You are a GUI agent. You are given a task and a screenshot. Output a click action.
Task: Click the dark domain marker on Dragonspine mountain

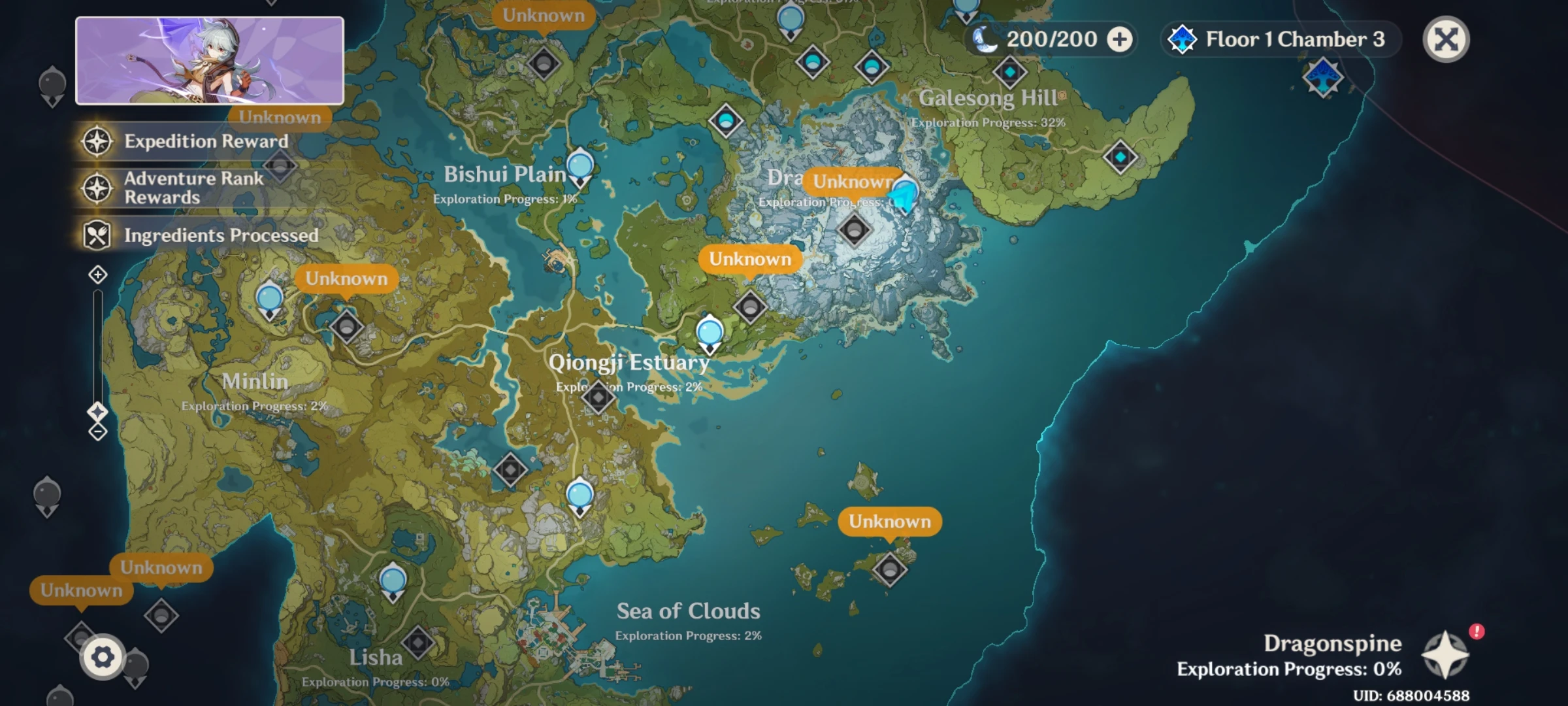click(855, 230)
